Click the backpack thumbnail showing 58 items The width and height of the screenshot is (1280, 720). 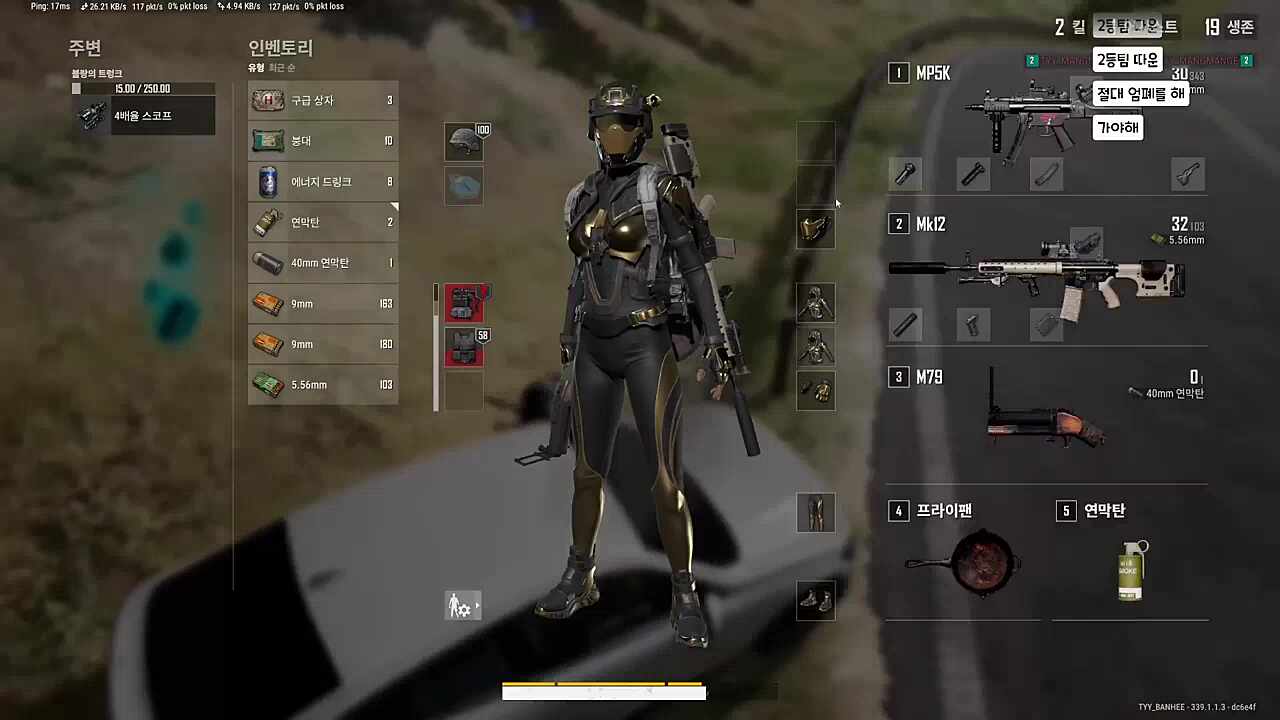point(463,344)
